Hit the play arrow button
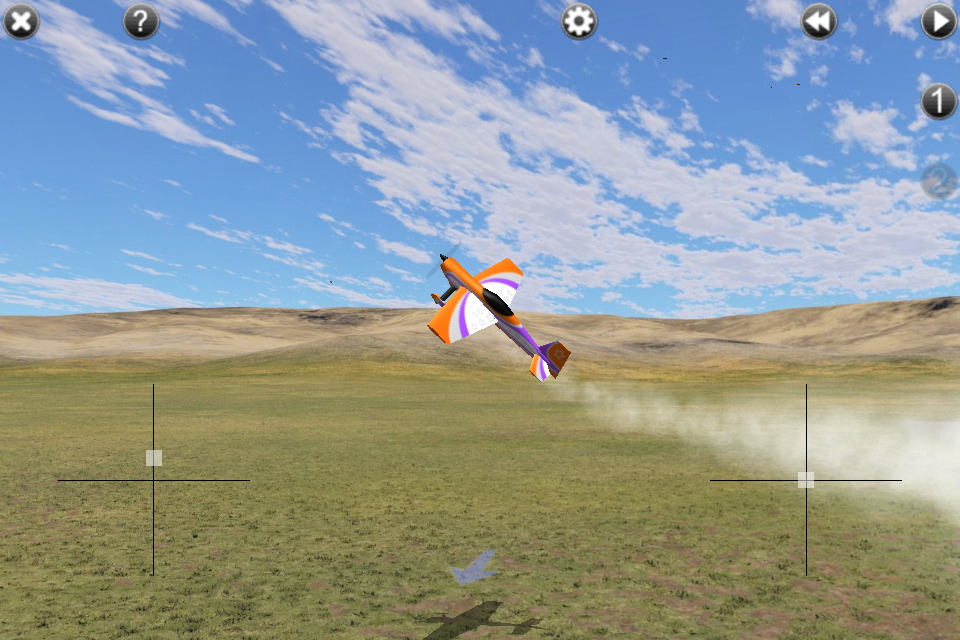Viewport: 960px width, 640px height. coord(939,21)
